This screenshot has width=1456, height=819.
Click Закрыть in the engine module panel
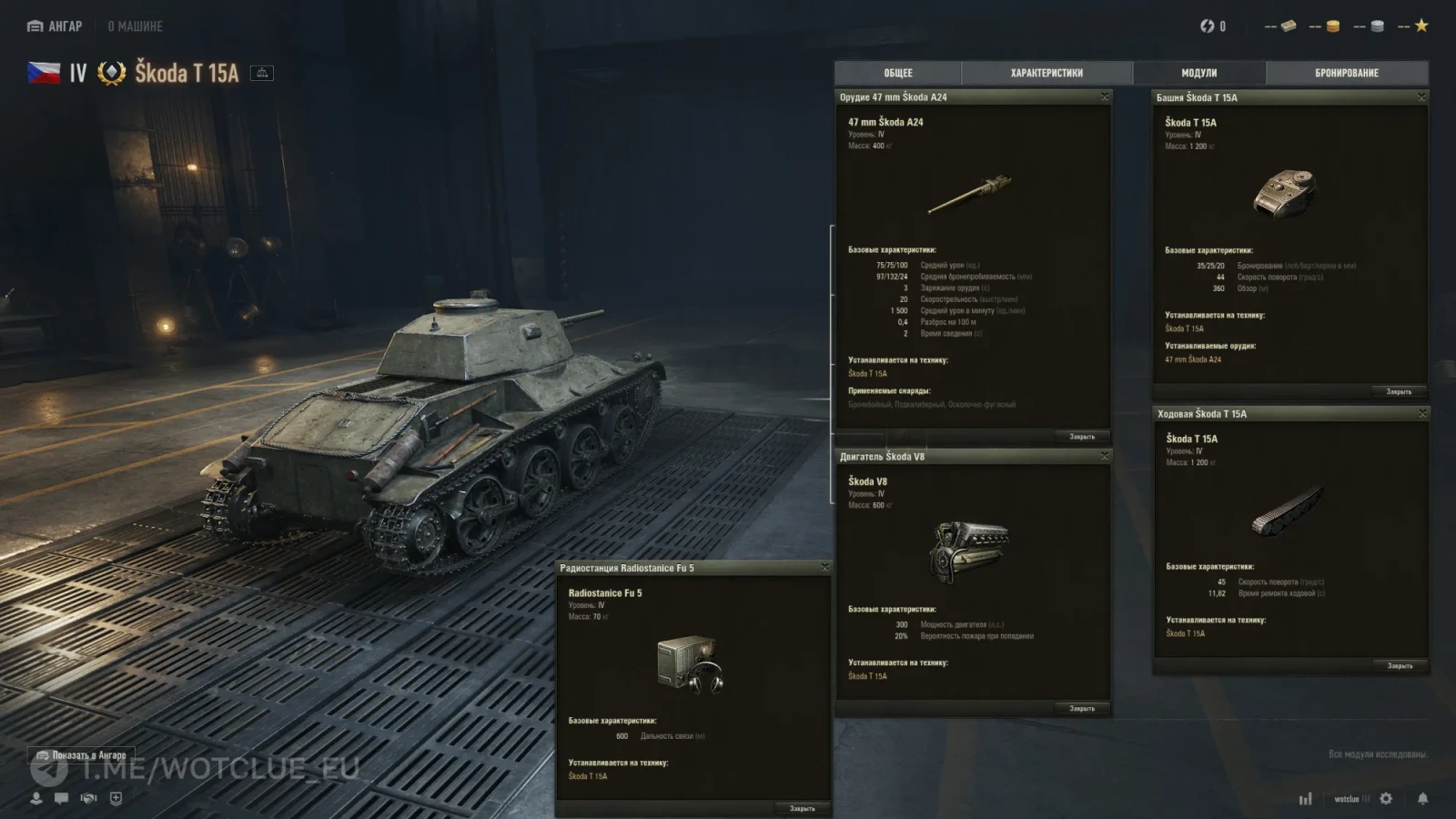1081,708
